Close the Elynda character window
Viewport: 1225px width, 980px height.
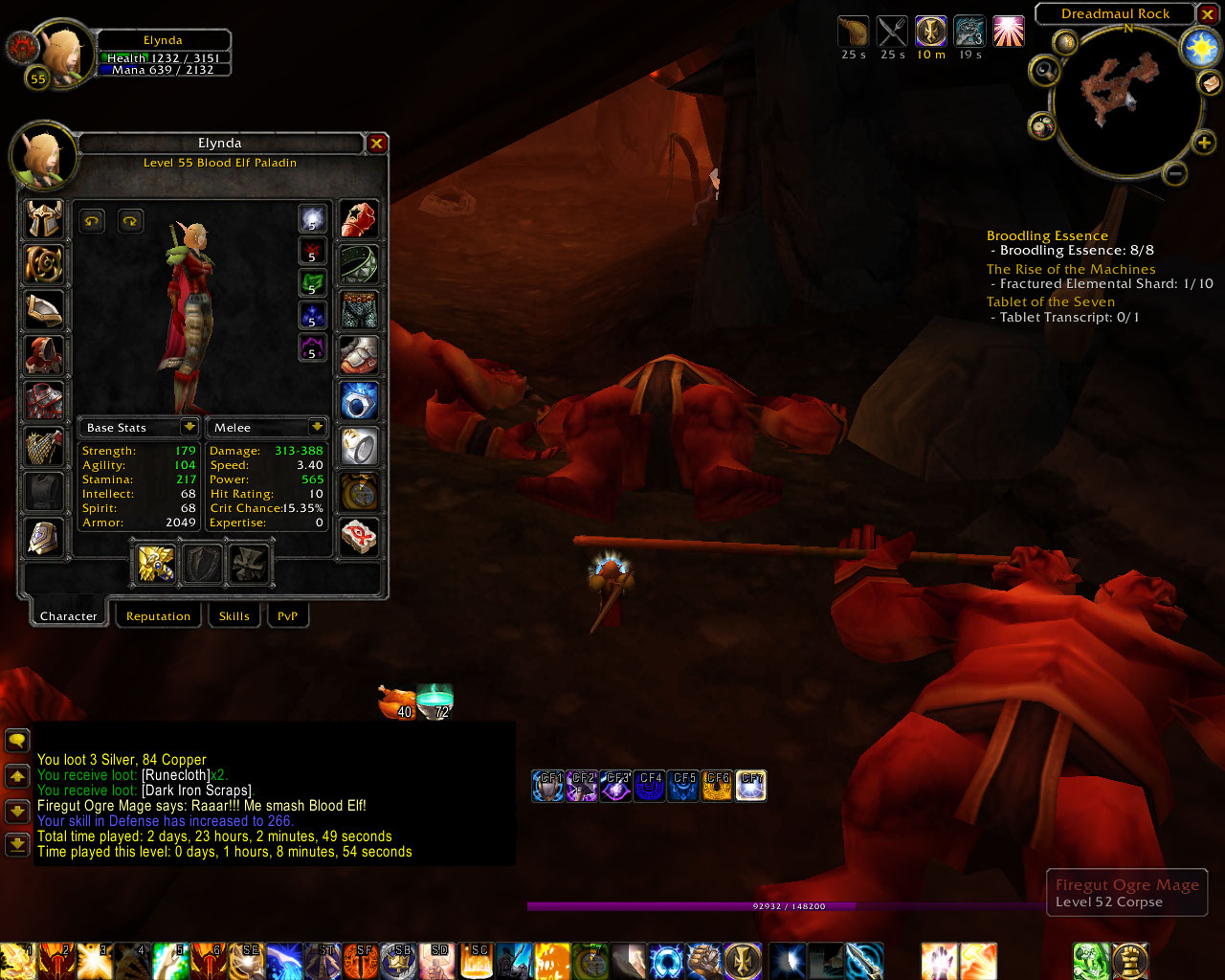tap(377, 144)
